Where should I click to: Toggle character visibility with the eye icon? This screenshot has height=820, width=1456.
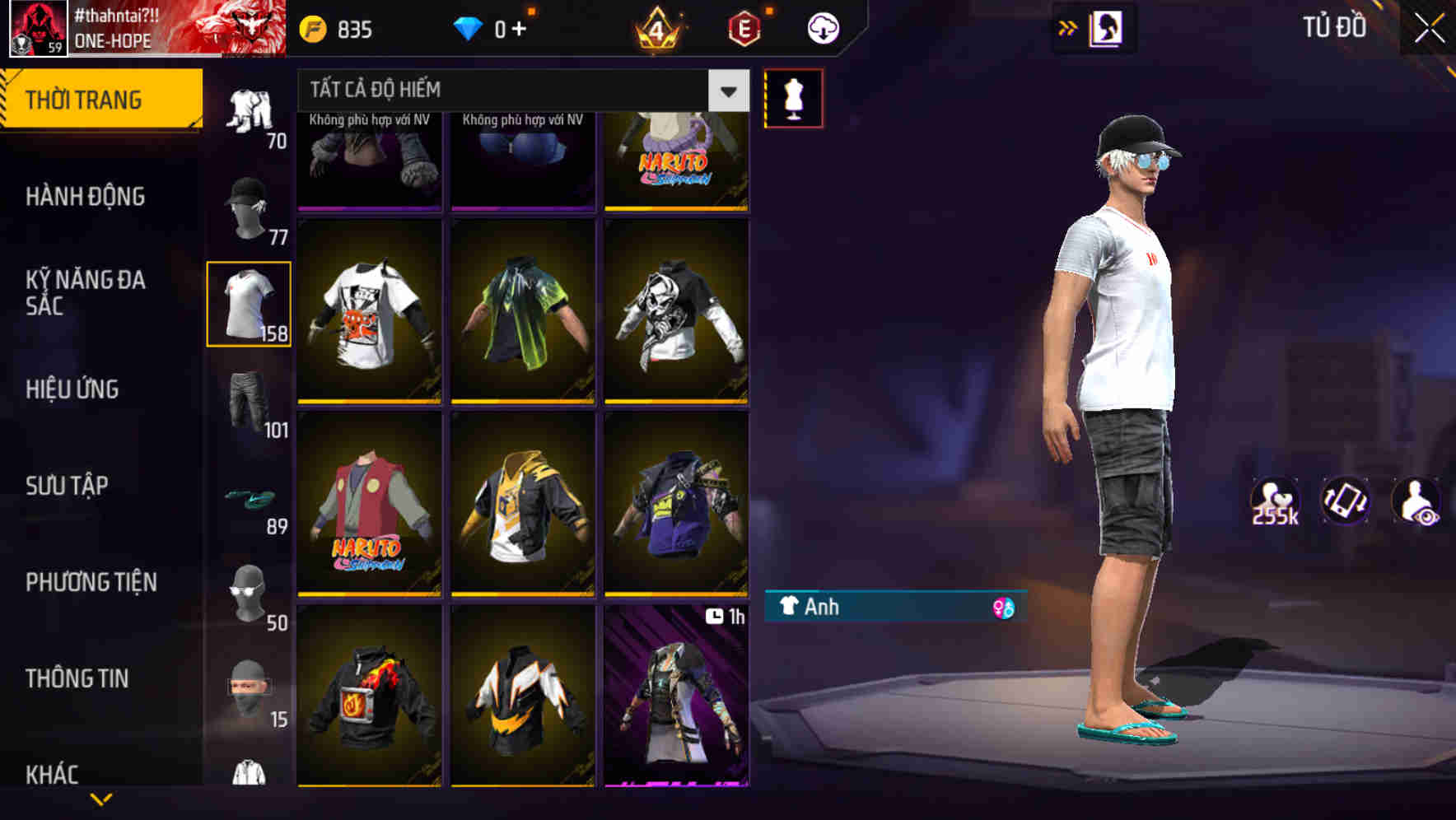[x=1418, y=501]
